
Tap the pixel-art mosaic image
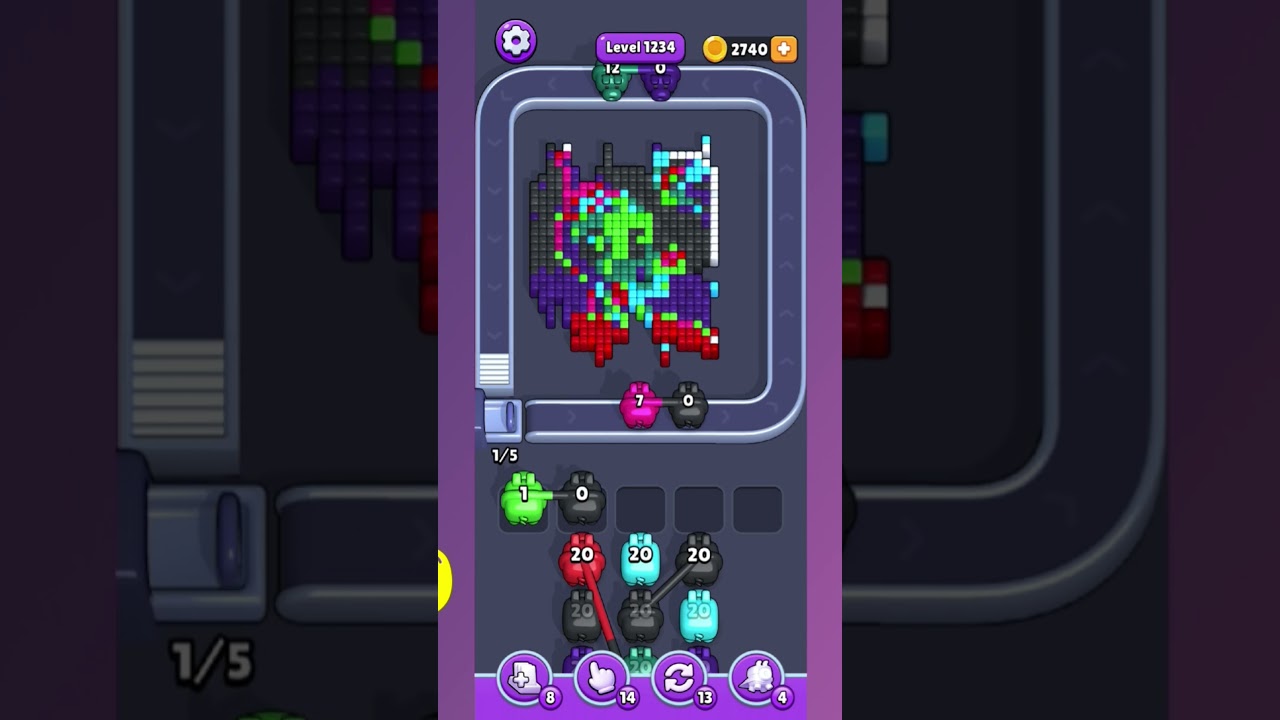[628, 250]
